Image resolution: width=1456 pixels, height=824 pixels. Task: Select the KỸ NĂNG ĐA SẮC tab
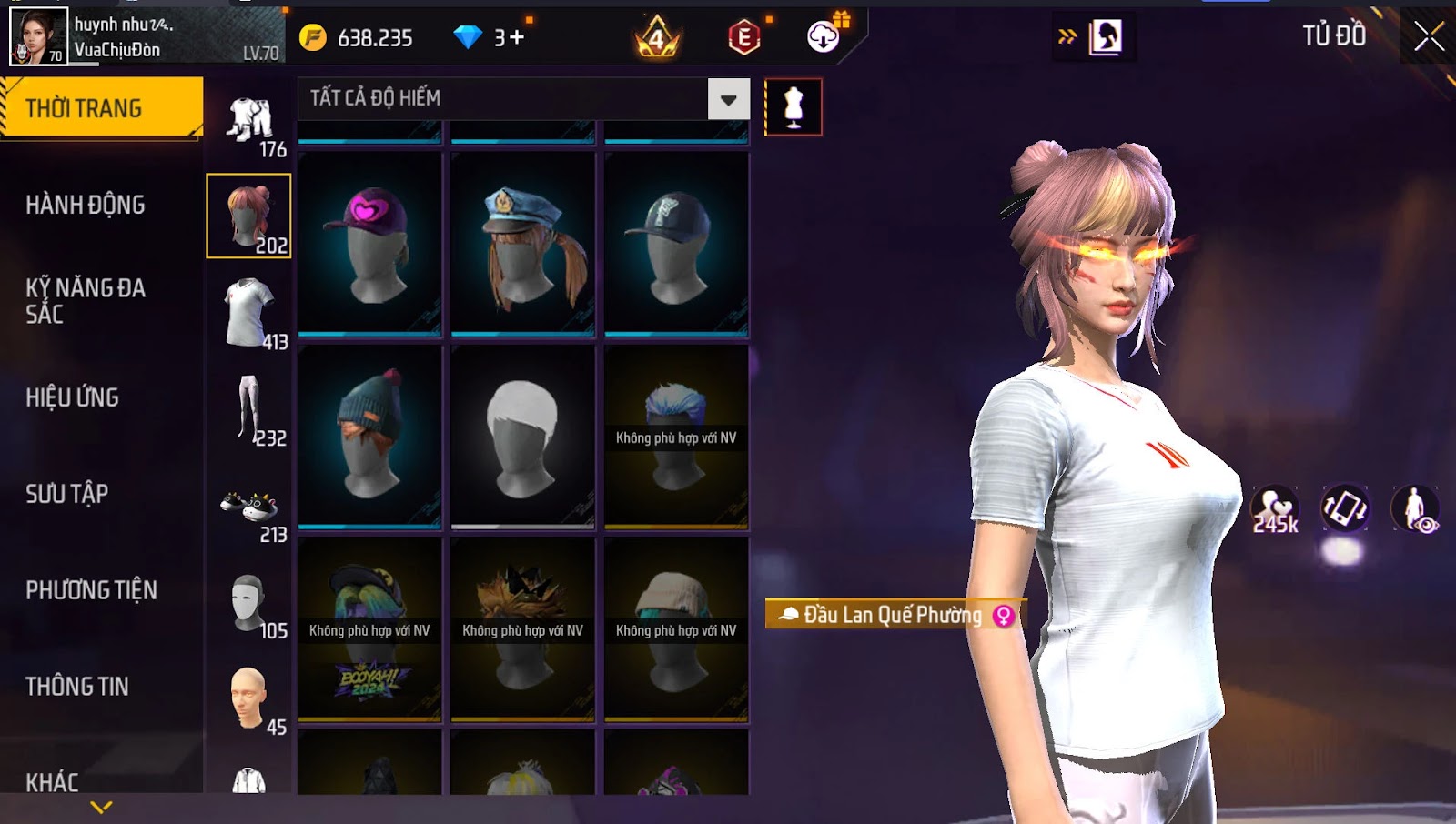(86, 301)
